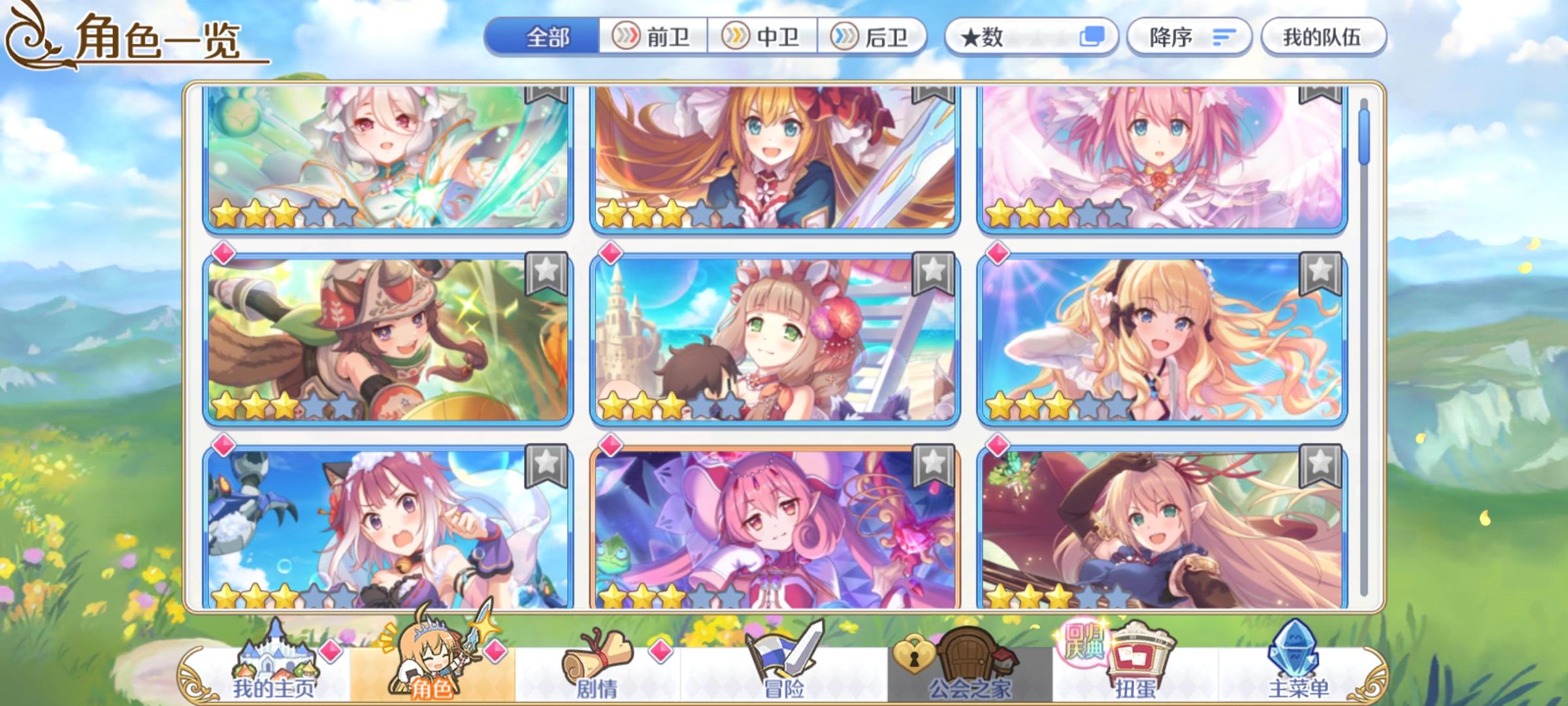Select the 全部 all-characters tab
Viewport: 1568px width, 706px height.
coord(547,37)
